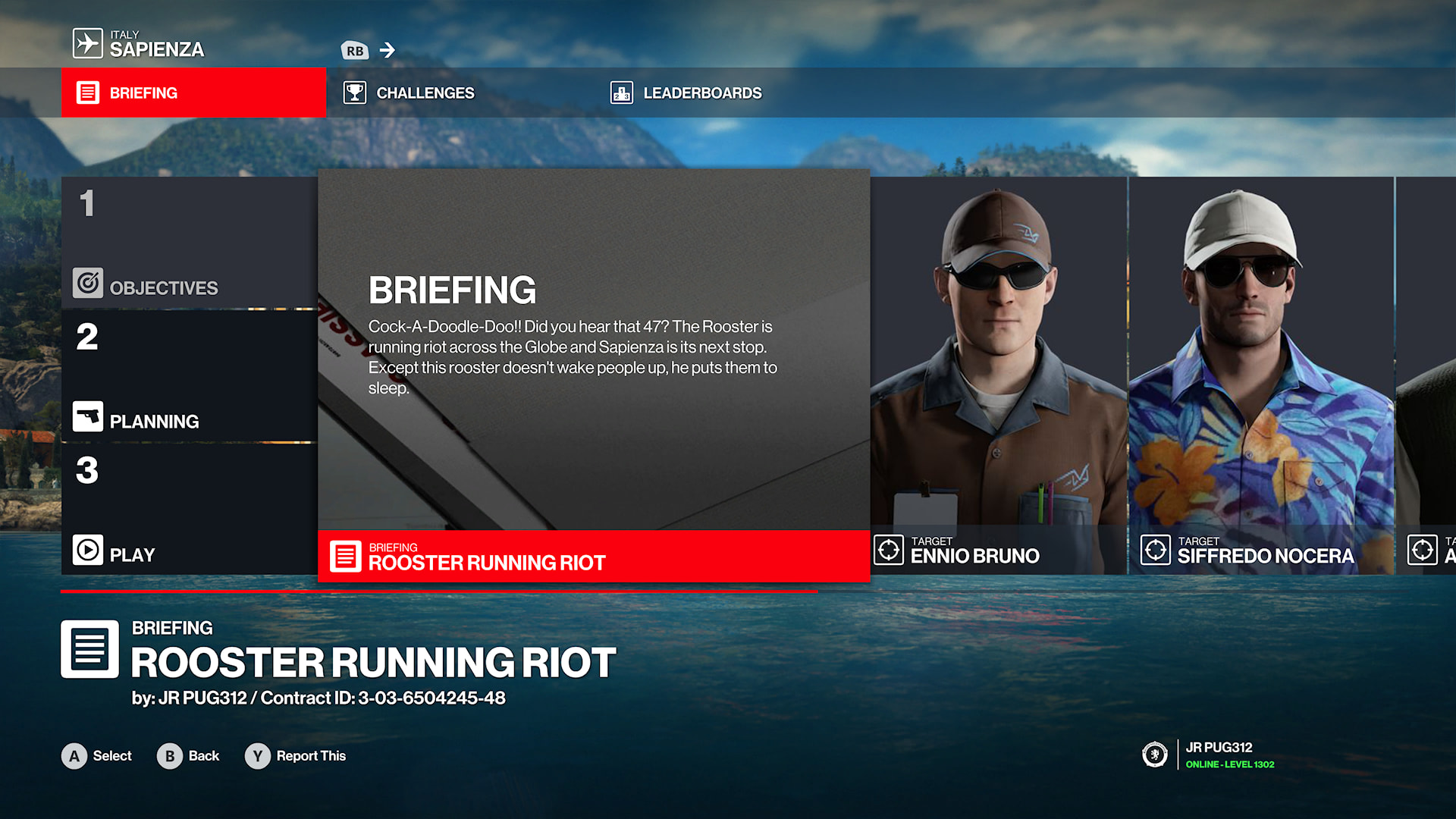Show the Leaderboards tab
Image resolution: width=1456 pixels, height=819 pixels.
click(686, 93)
